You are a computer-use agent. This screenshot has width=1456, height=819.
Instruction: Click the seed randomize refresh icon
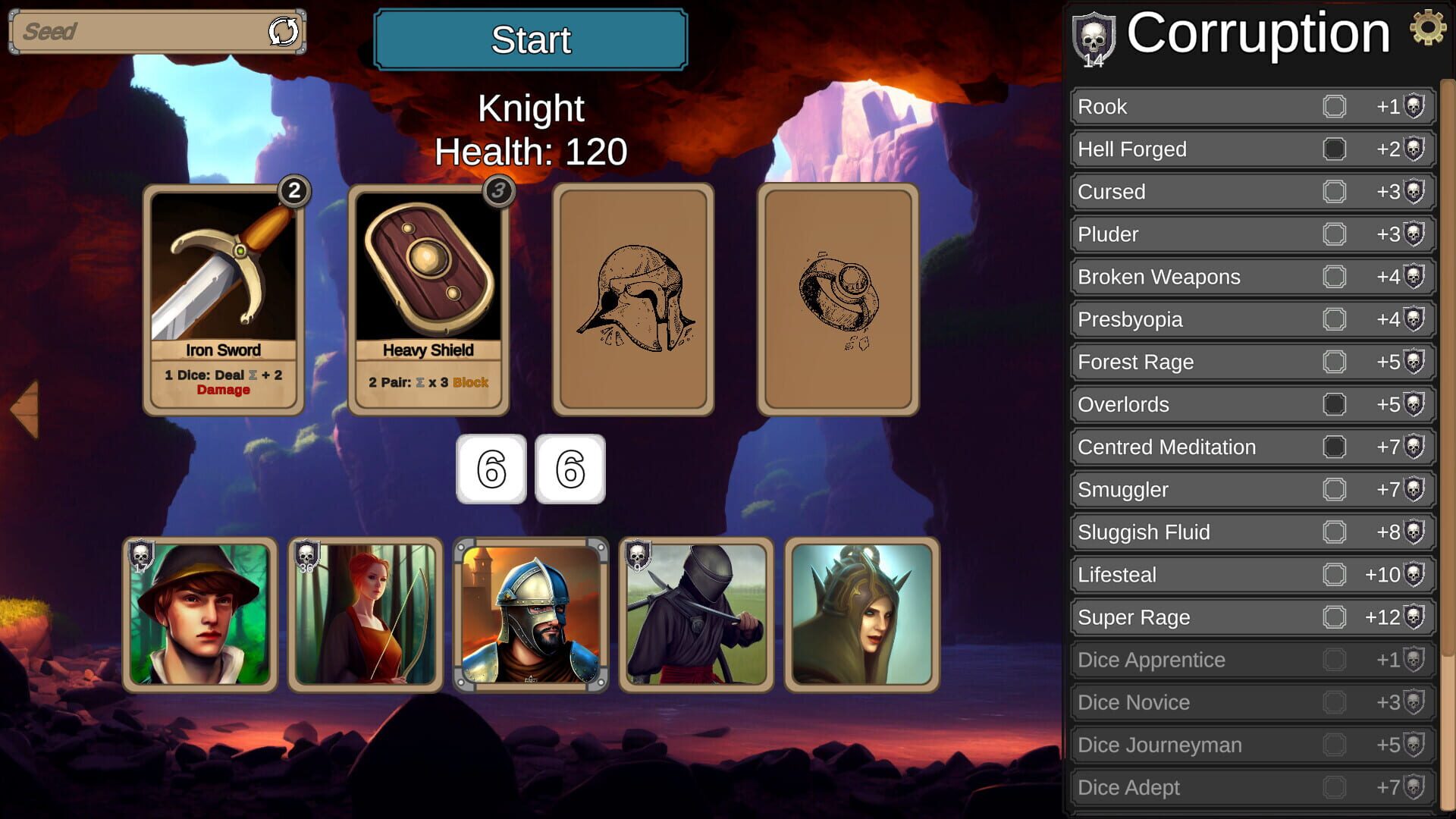[x=281, y=32]
